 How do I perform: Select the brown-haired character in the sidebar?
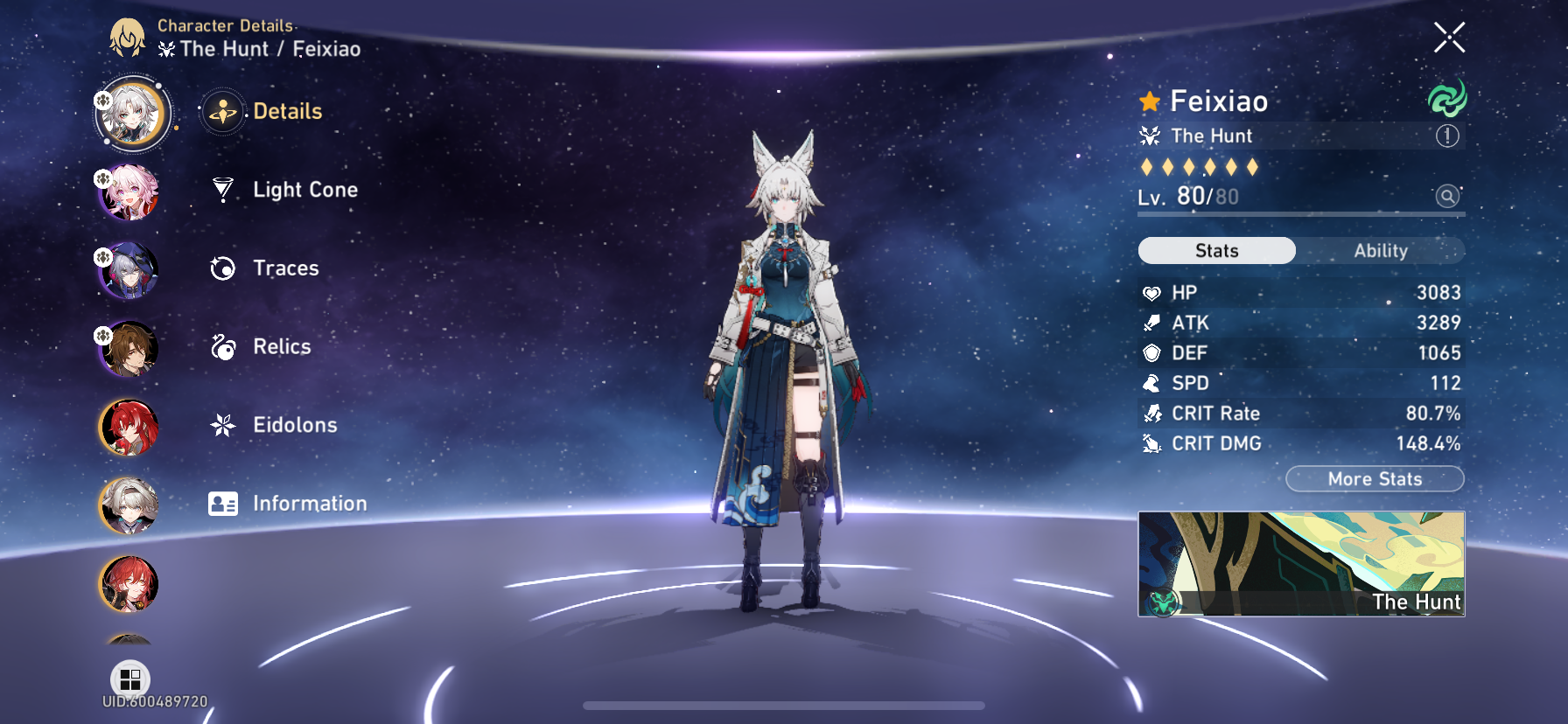131,352
